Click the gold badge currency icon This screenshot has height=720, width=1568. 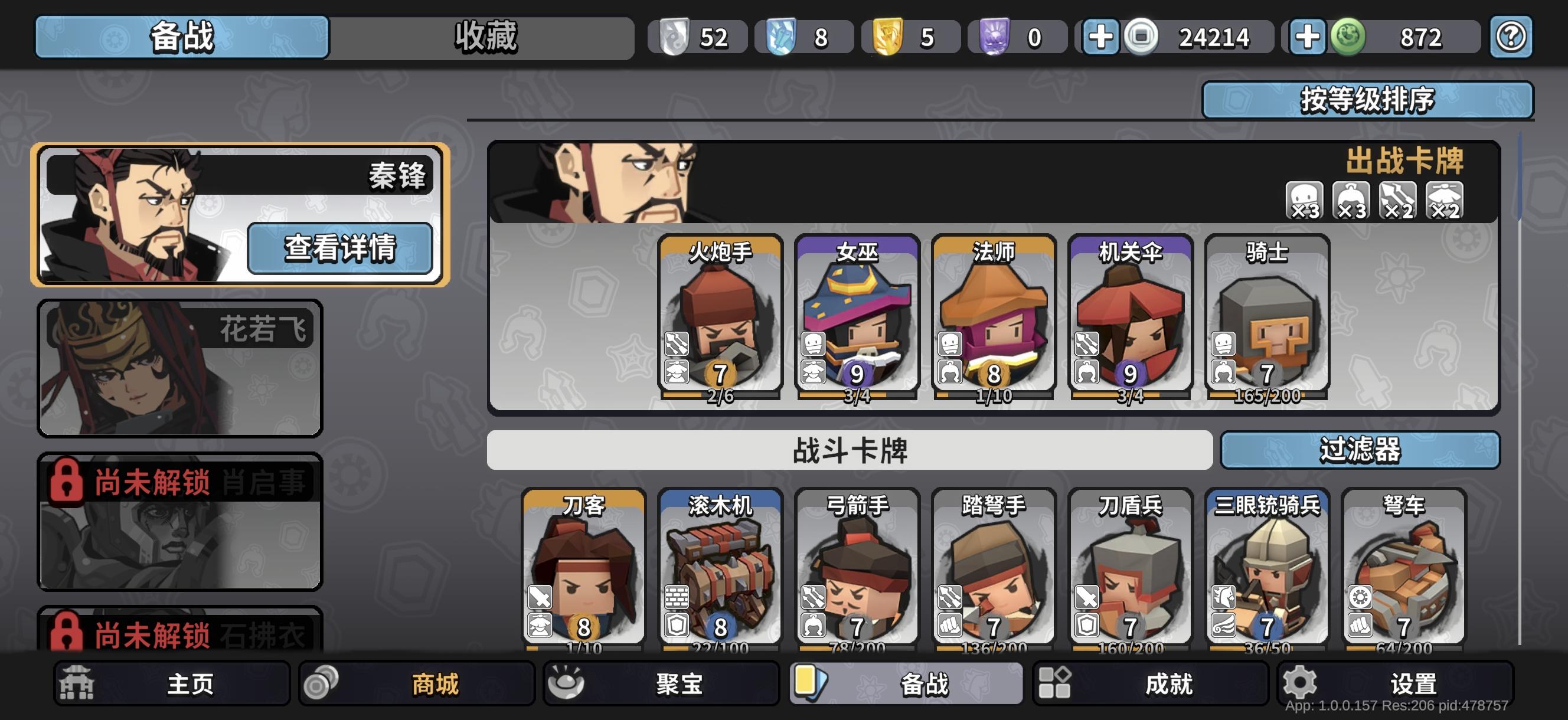[887, 37]
